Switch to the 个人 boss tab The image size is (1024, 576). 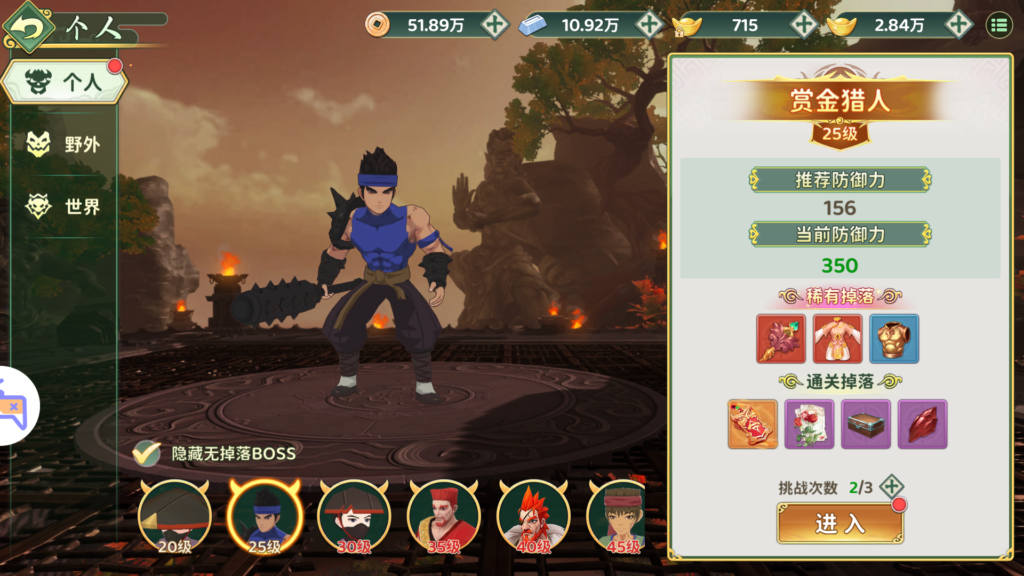click(x=65, y=84)
